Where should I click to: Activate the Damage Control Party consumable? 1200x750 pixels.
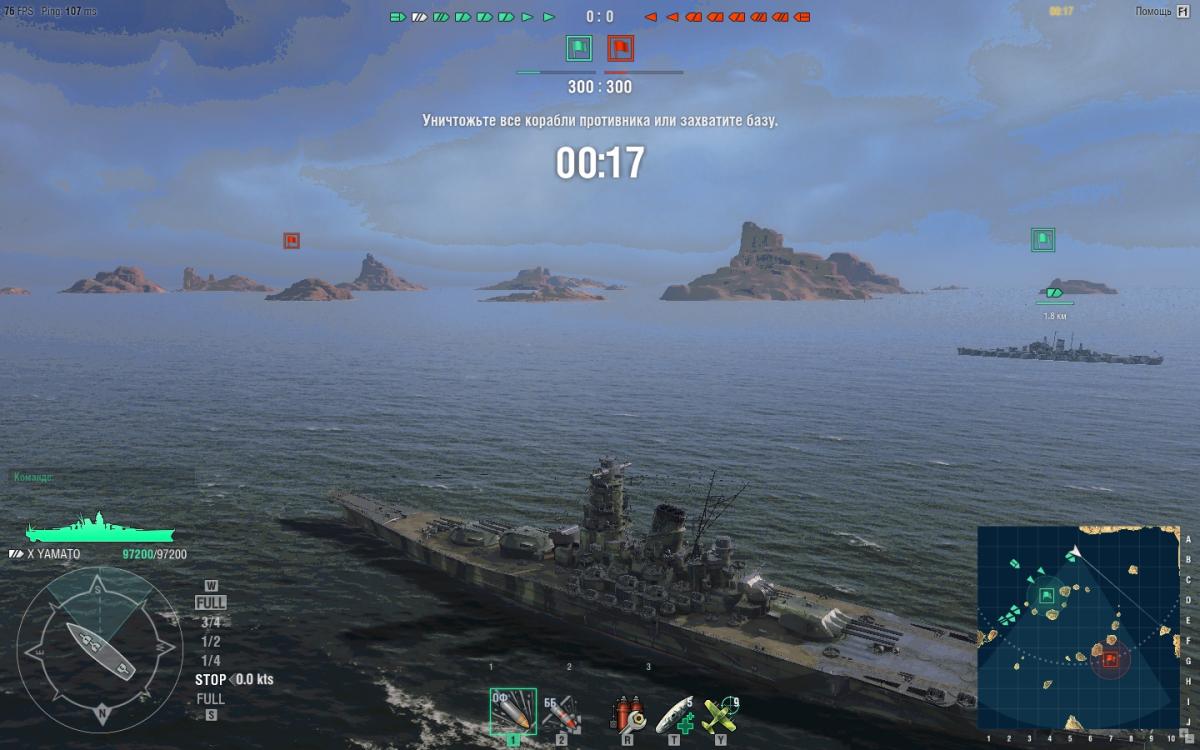627,713
